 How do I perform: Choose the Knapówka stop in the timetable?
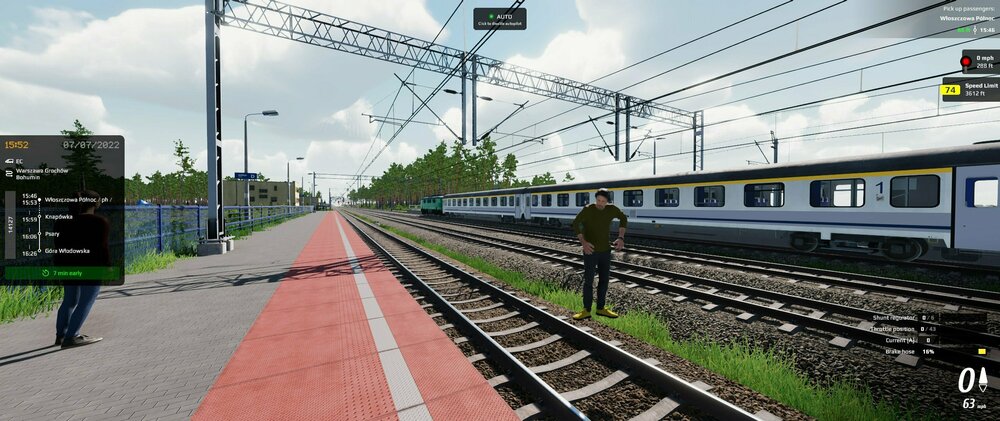[60, 216]
